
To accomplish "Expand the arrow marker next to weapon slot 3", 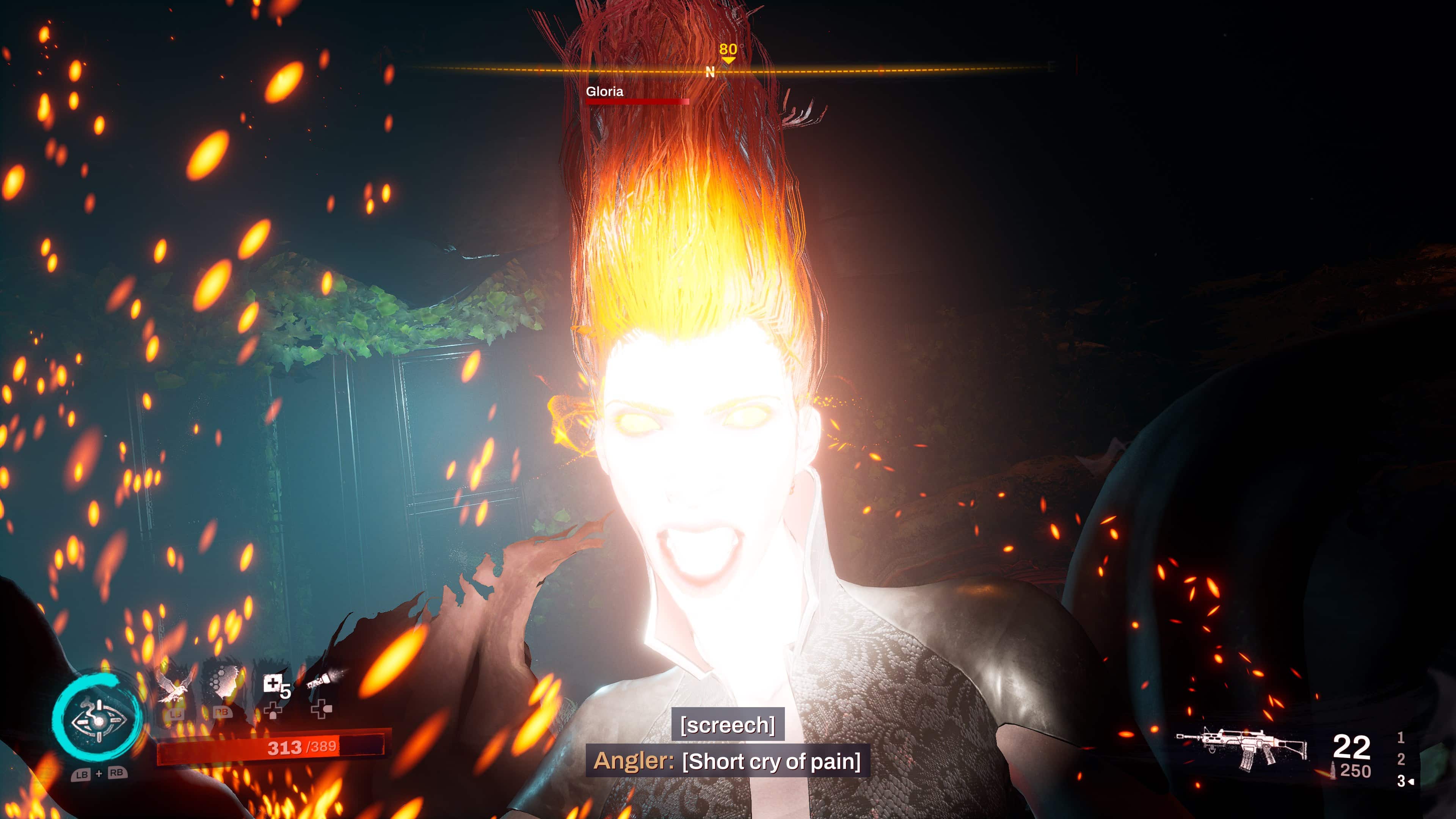I will click(x=1411, y=782).
